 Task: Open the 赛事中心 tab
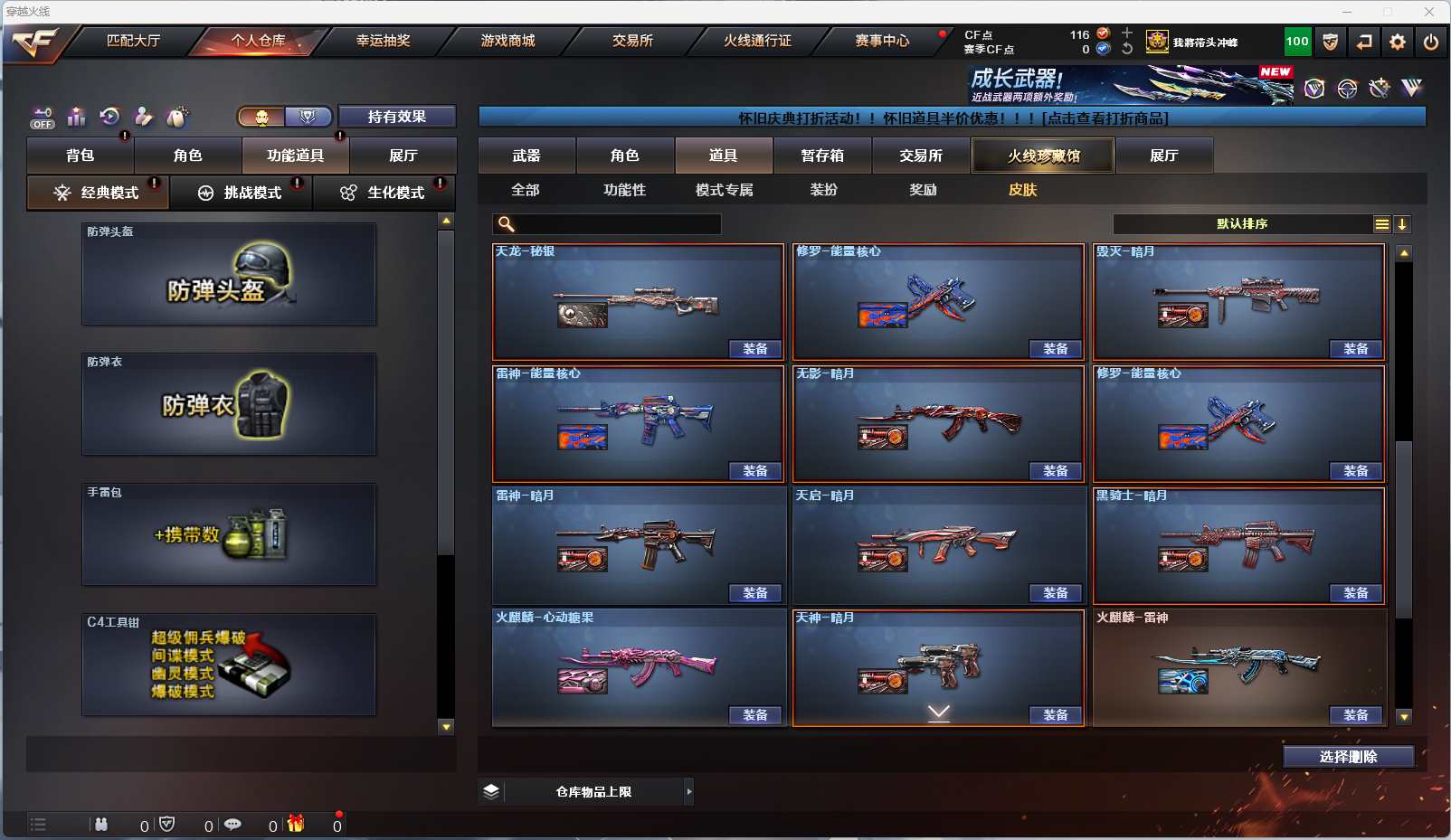[882, 41]
